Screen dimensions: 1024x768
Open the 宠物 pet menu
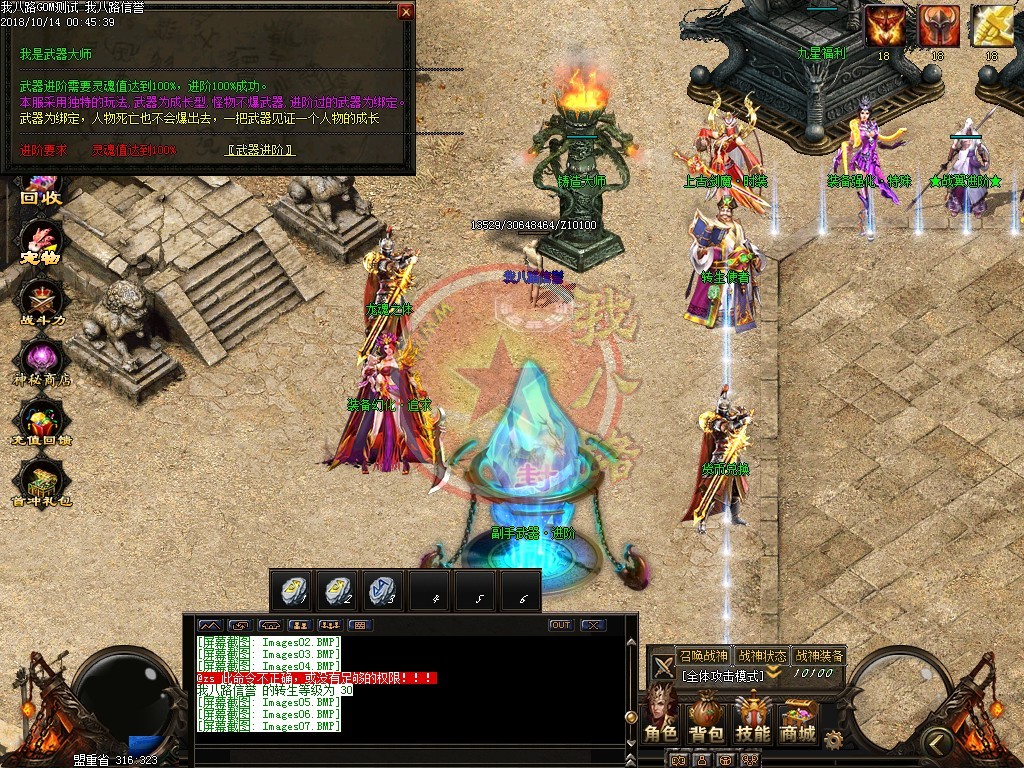coord(41,243)
